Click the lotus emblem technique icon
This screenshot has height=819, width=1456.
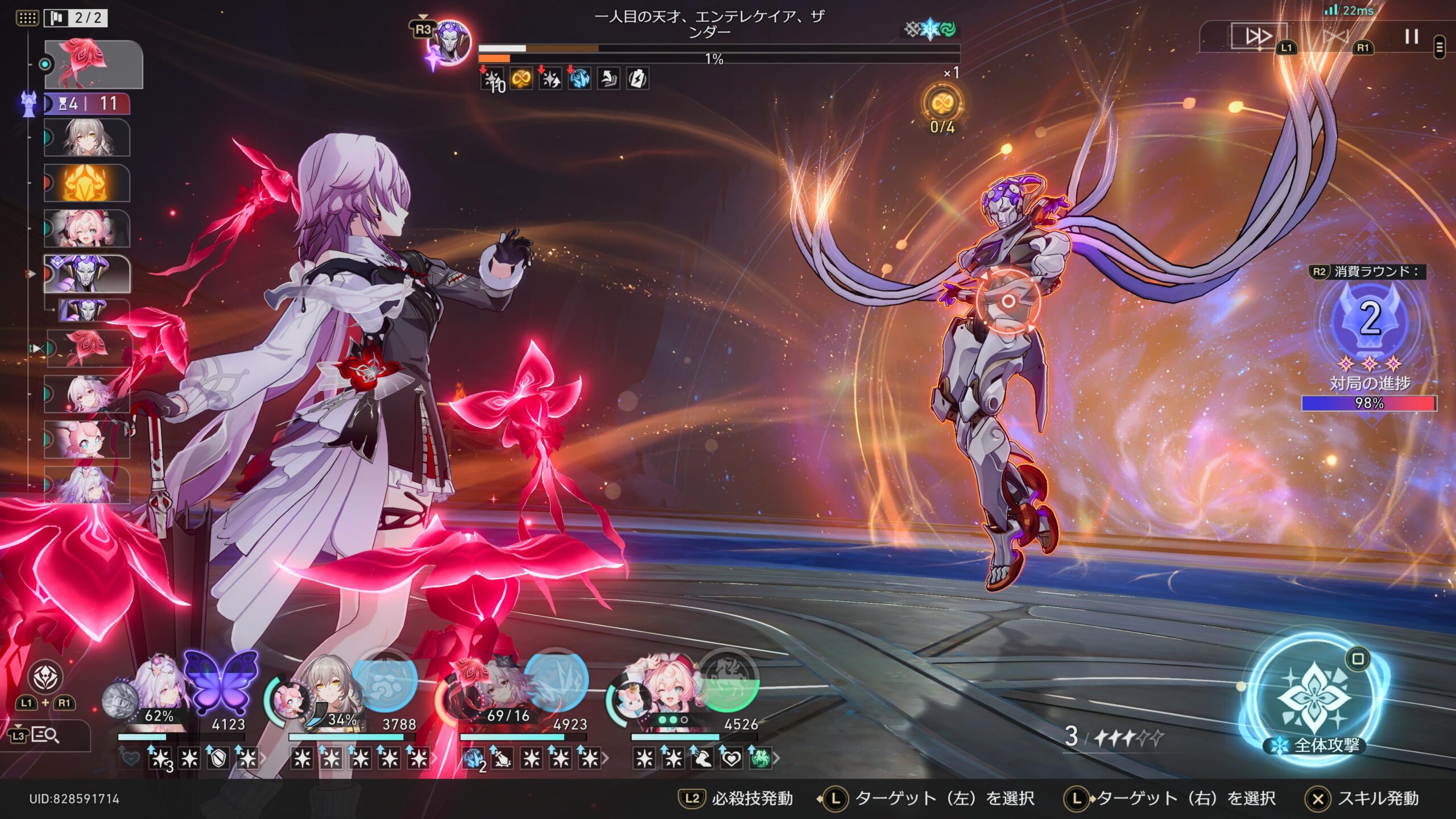click(x=45, y=677)
